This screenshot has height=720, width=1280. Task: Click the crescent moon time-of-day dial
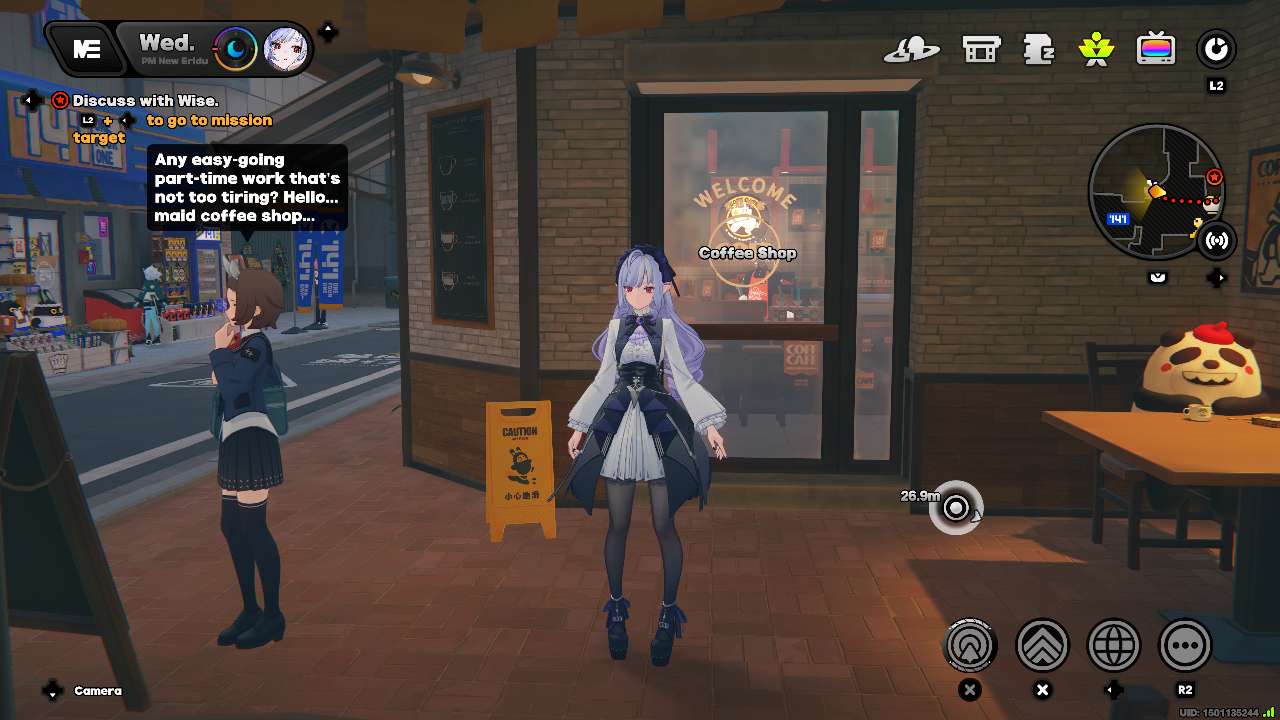236,48
